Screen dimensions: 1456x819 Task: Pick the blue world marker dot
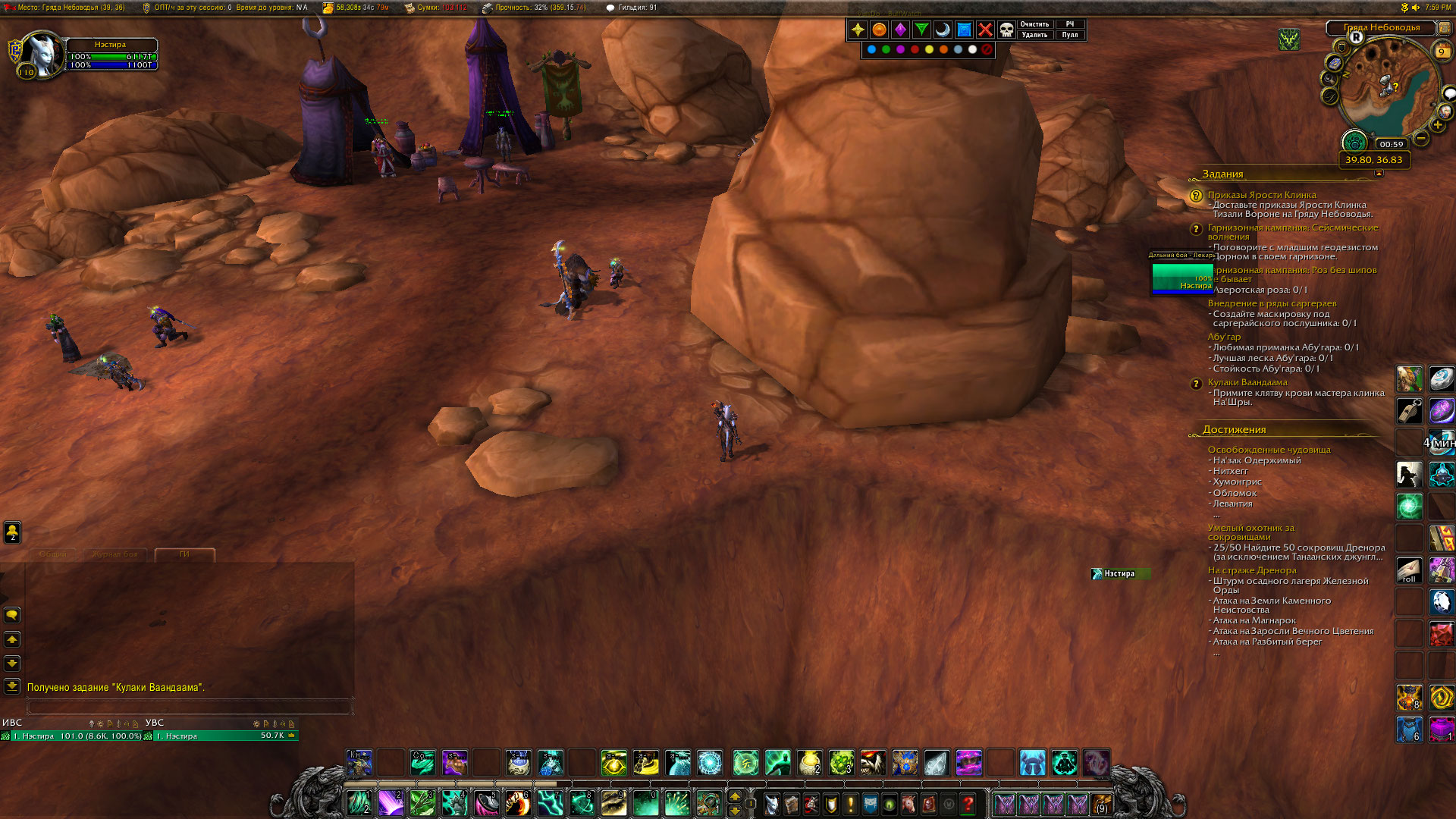[x=871, y=49]
